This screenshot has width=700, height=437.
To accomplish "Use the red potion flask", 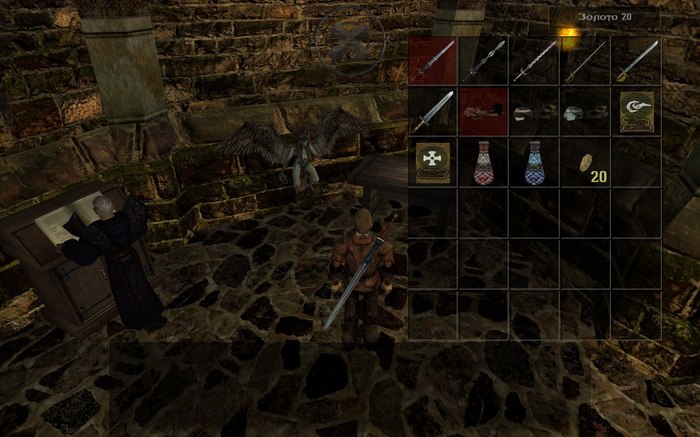I will point(484,162).
